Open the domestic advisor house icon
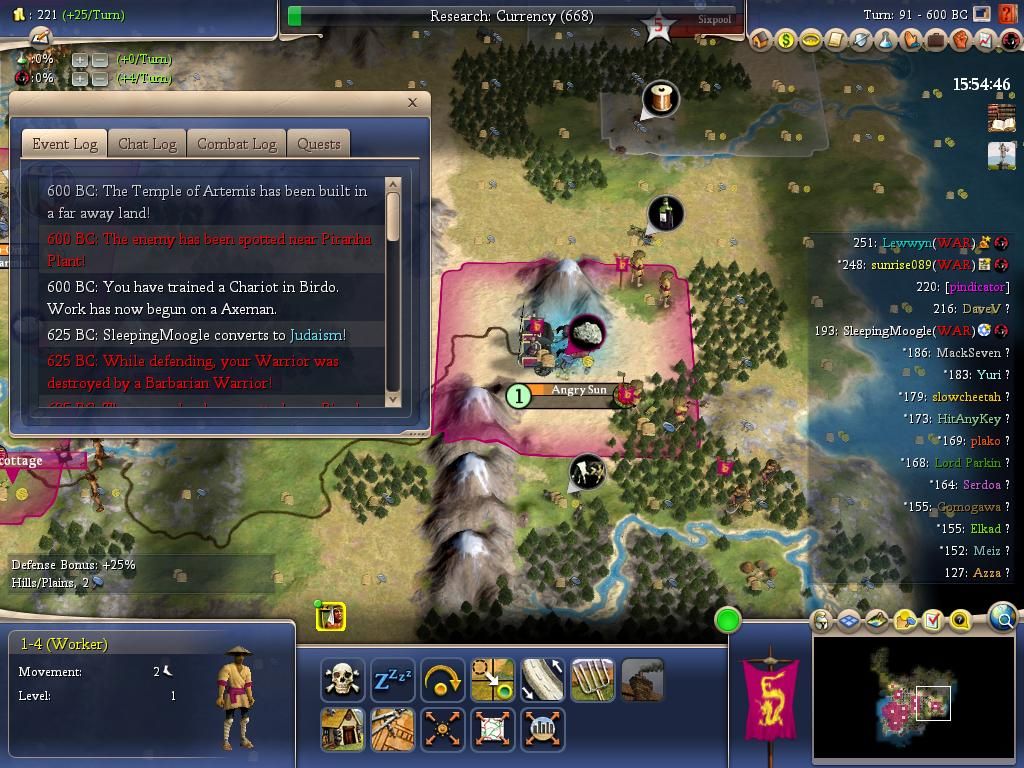This screenshot has width=1024, height=768. pos(761,41)
